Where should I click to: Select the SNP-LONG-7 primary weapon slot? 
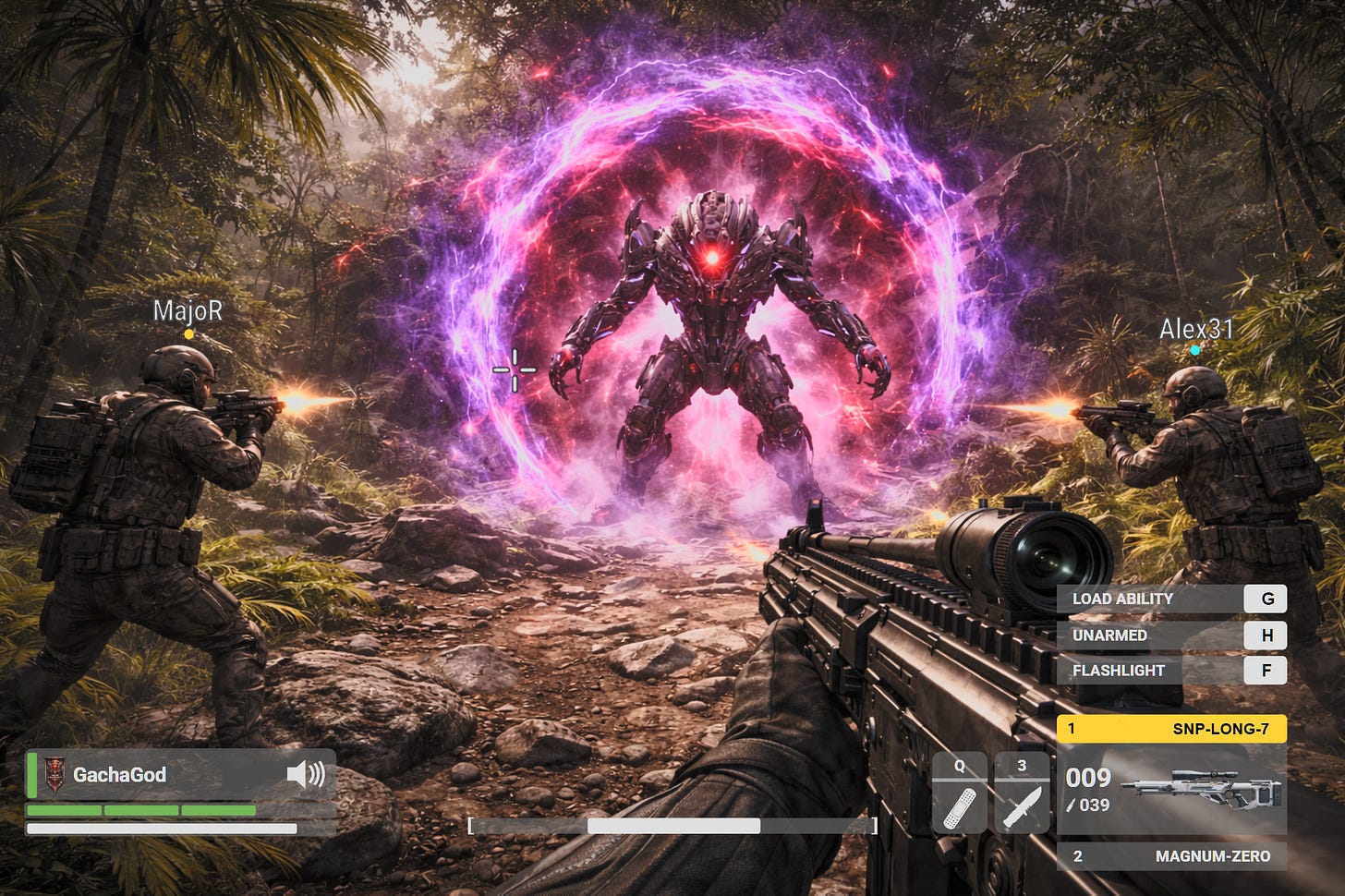[1171, 729]
